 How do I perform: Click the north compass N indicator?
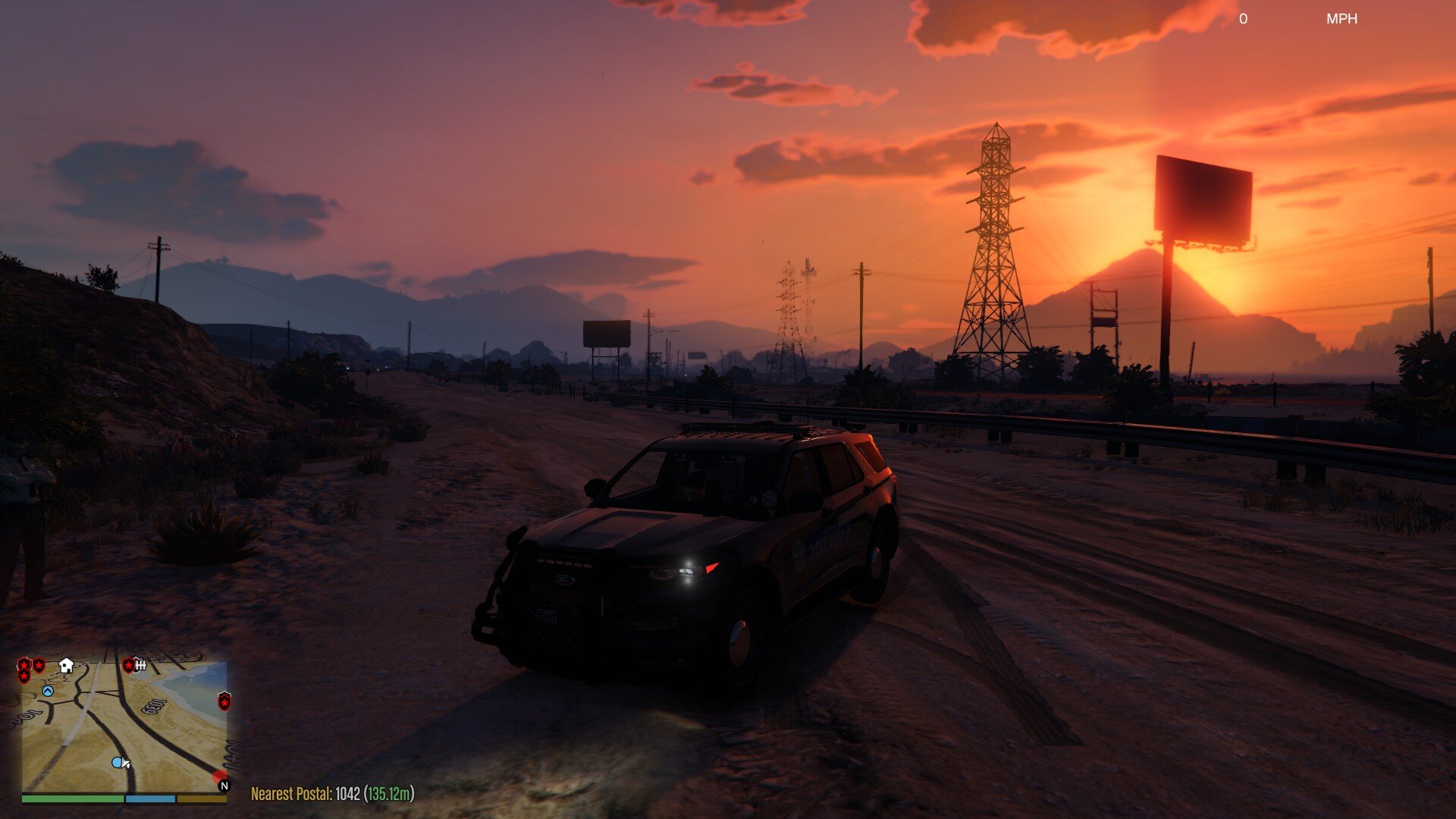click(224, 786)
